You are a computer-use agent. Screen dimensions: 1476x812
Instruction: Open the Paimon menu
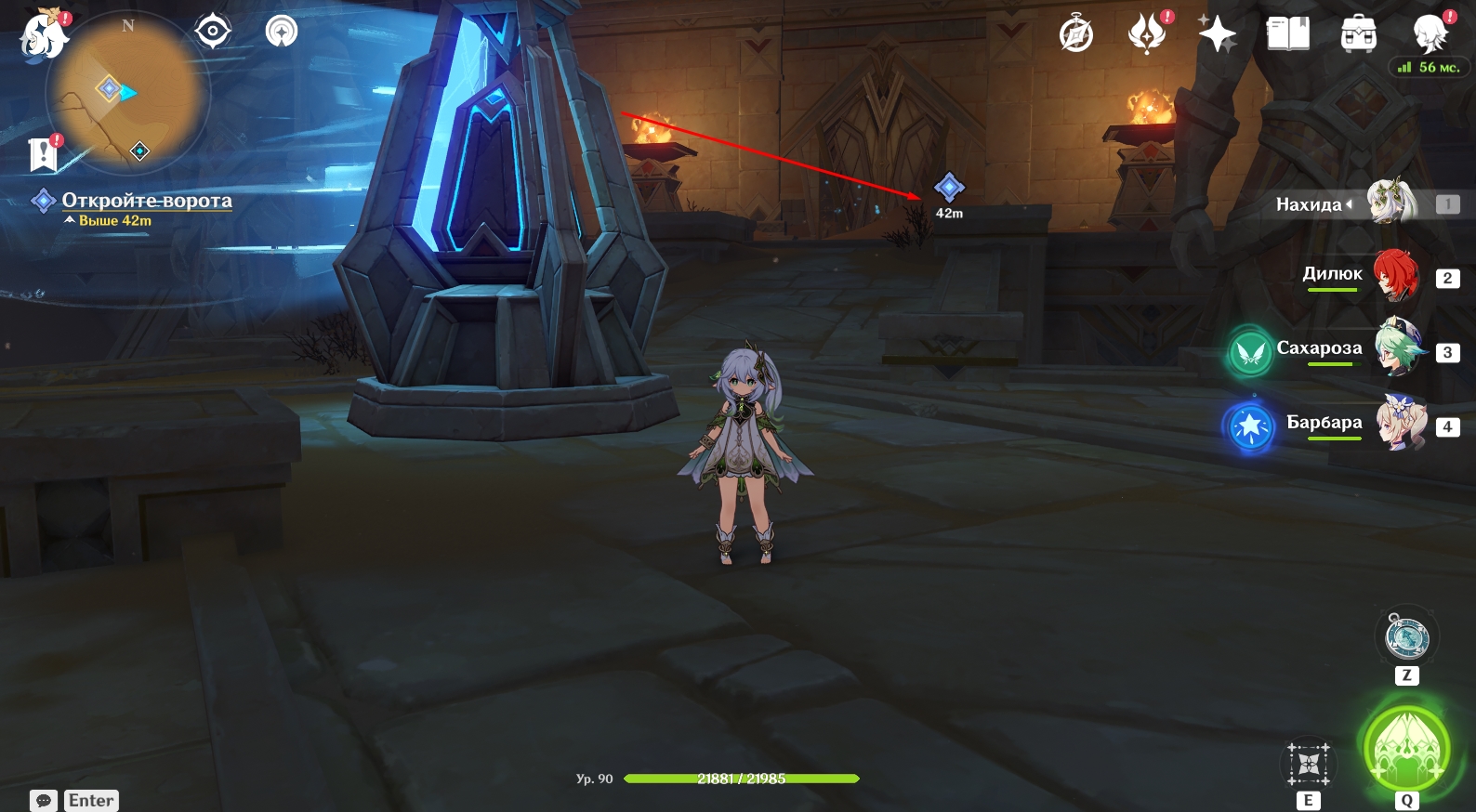point(43,35)
